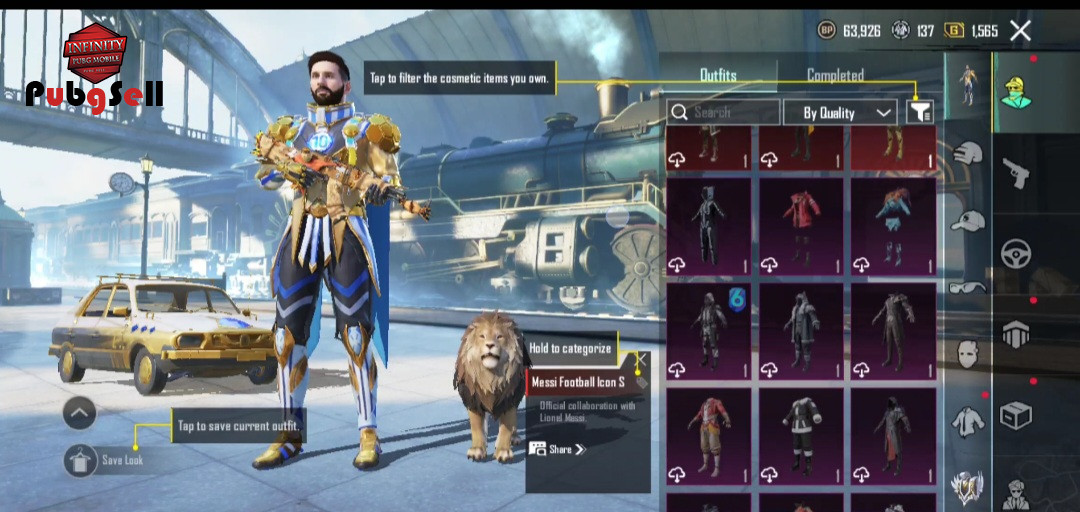Image resolution: width=1080 pixels, height=512 pixels.
Task: Toggle the owned-items filter funnel icon
Action: (919, 113)
